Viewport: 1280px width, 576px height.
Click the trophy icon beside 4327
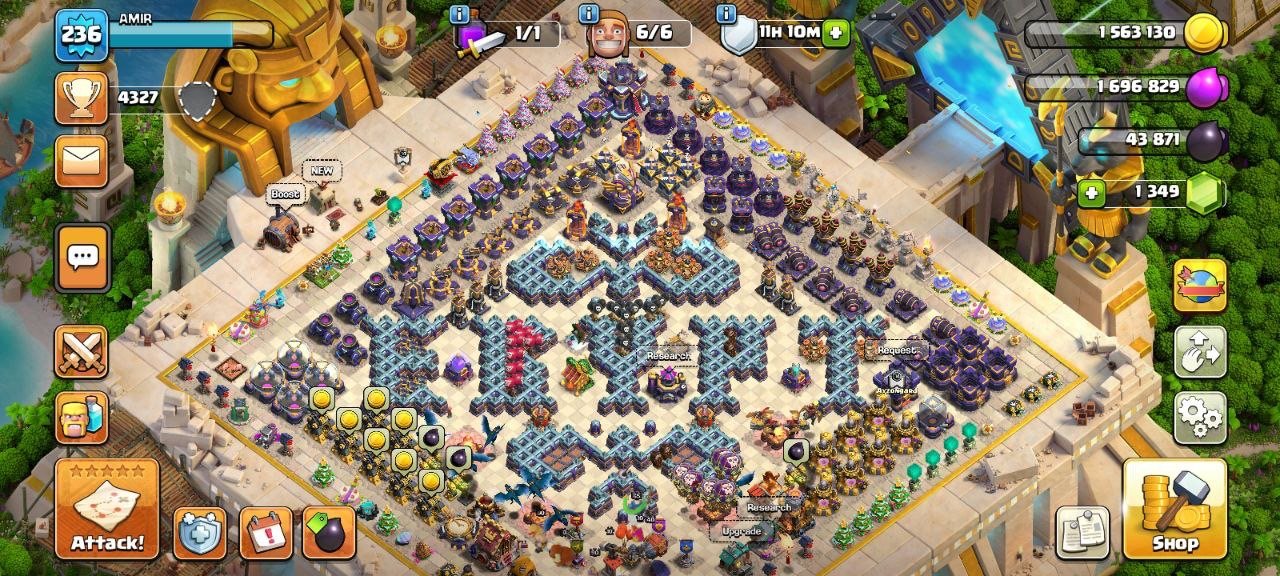point(81,97)
